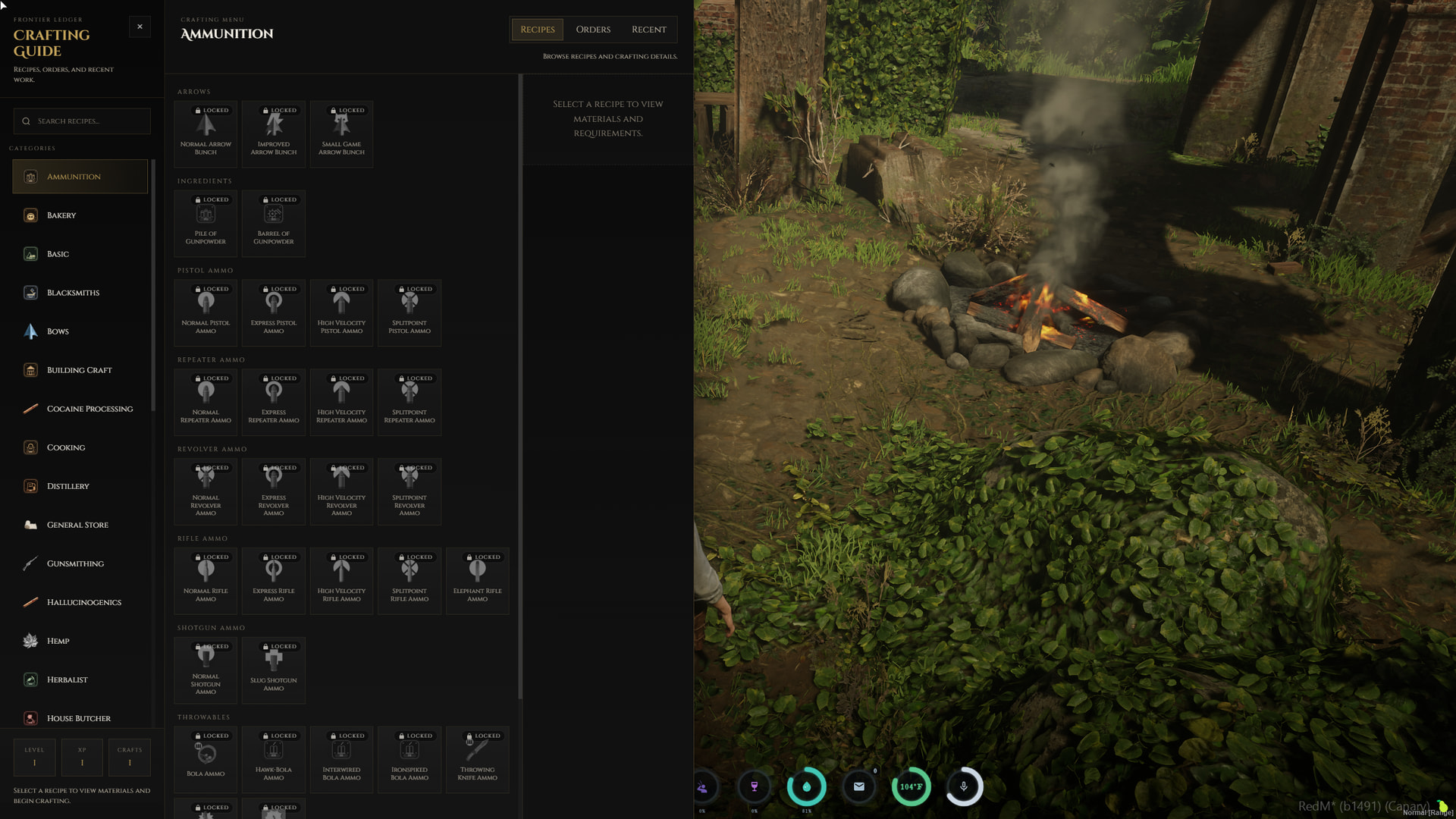This screenshot has height=819, width=1456.
Task: Select the Splitpoint Pistol Ammo recipe
Action: tap(409, 313)
